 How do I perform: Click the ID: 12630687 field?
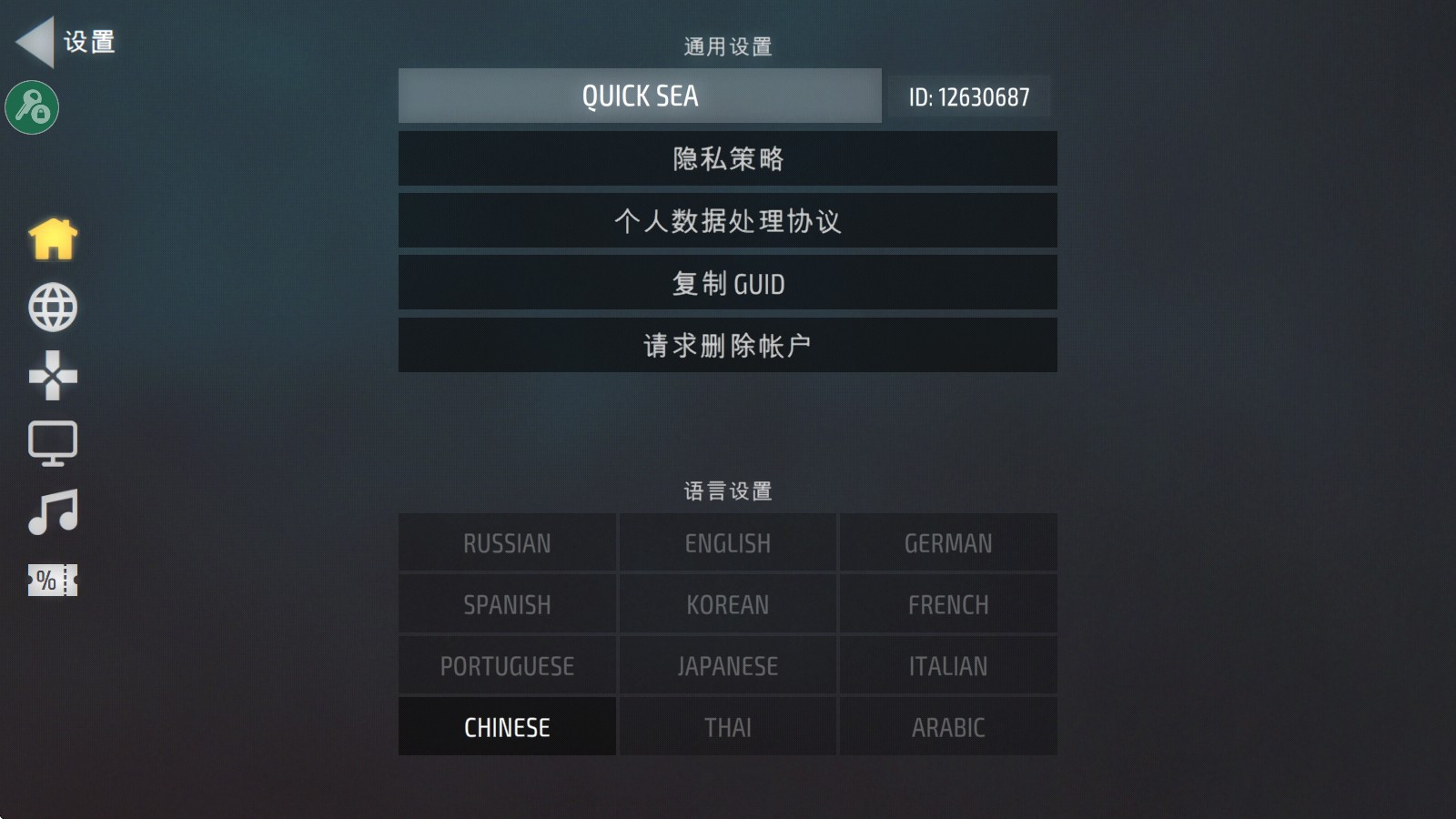tap(967, 96)
